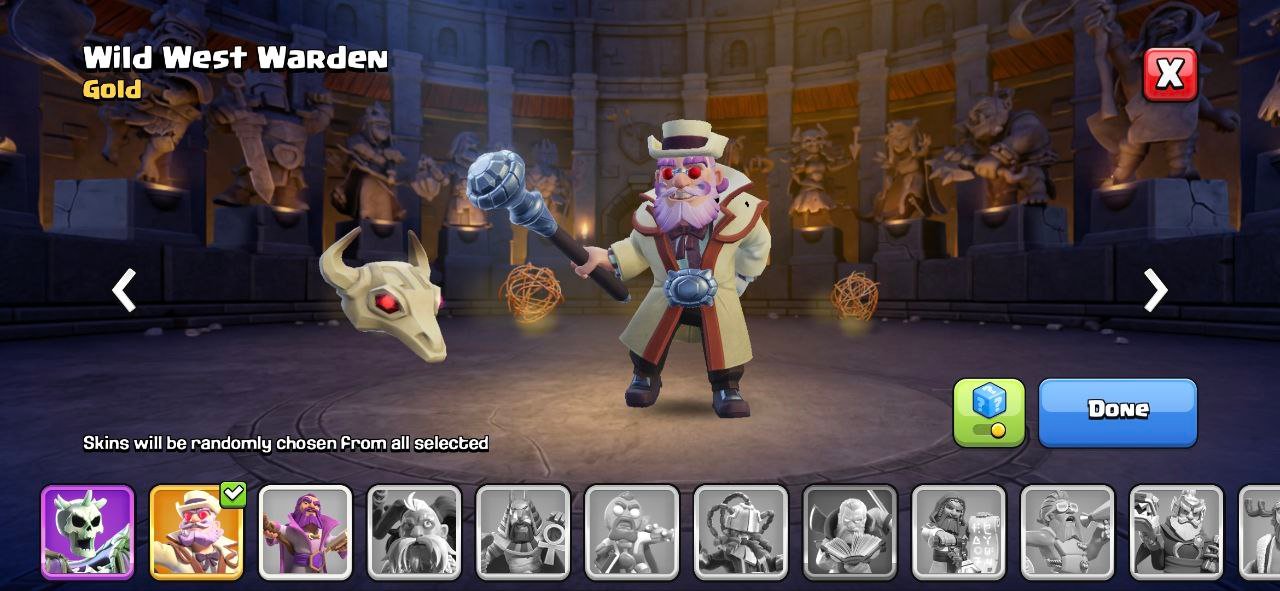Select the locked Warden skin holding a megaphone

pyautogui.click(x=1067, y=532)
